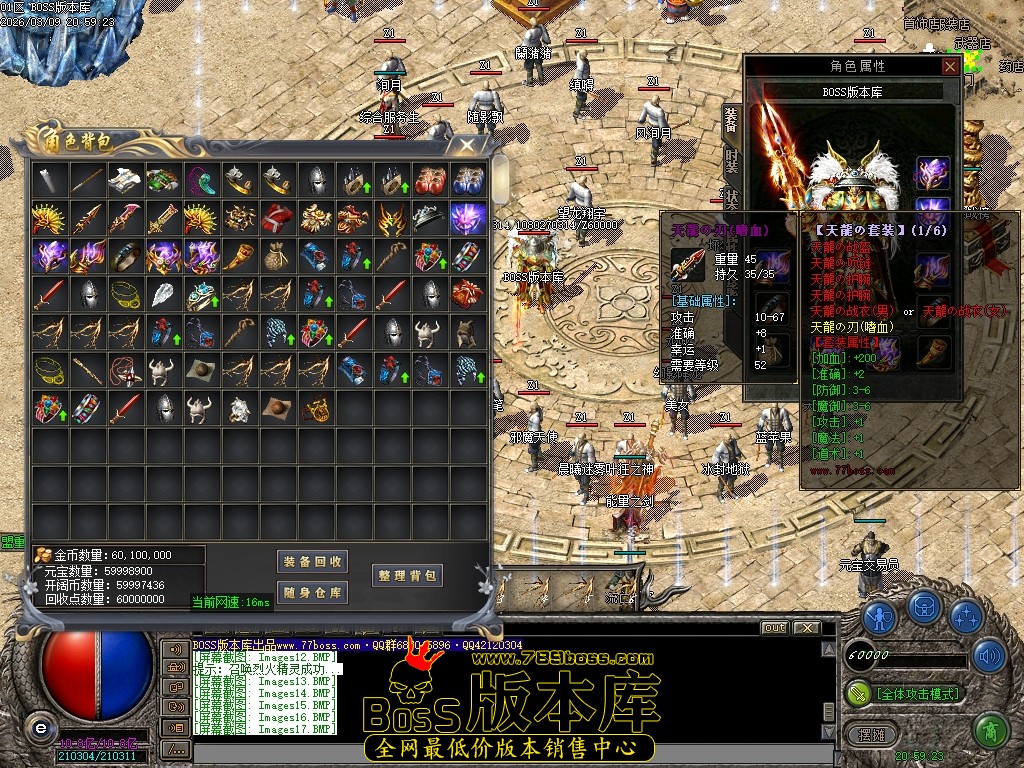Image resolution: width=1024 pixels, height=768 pixels.
Task: Switch to the 时装 fashion tab
Action: [730, 160]
